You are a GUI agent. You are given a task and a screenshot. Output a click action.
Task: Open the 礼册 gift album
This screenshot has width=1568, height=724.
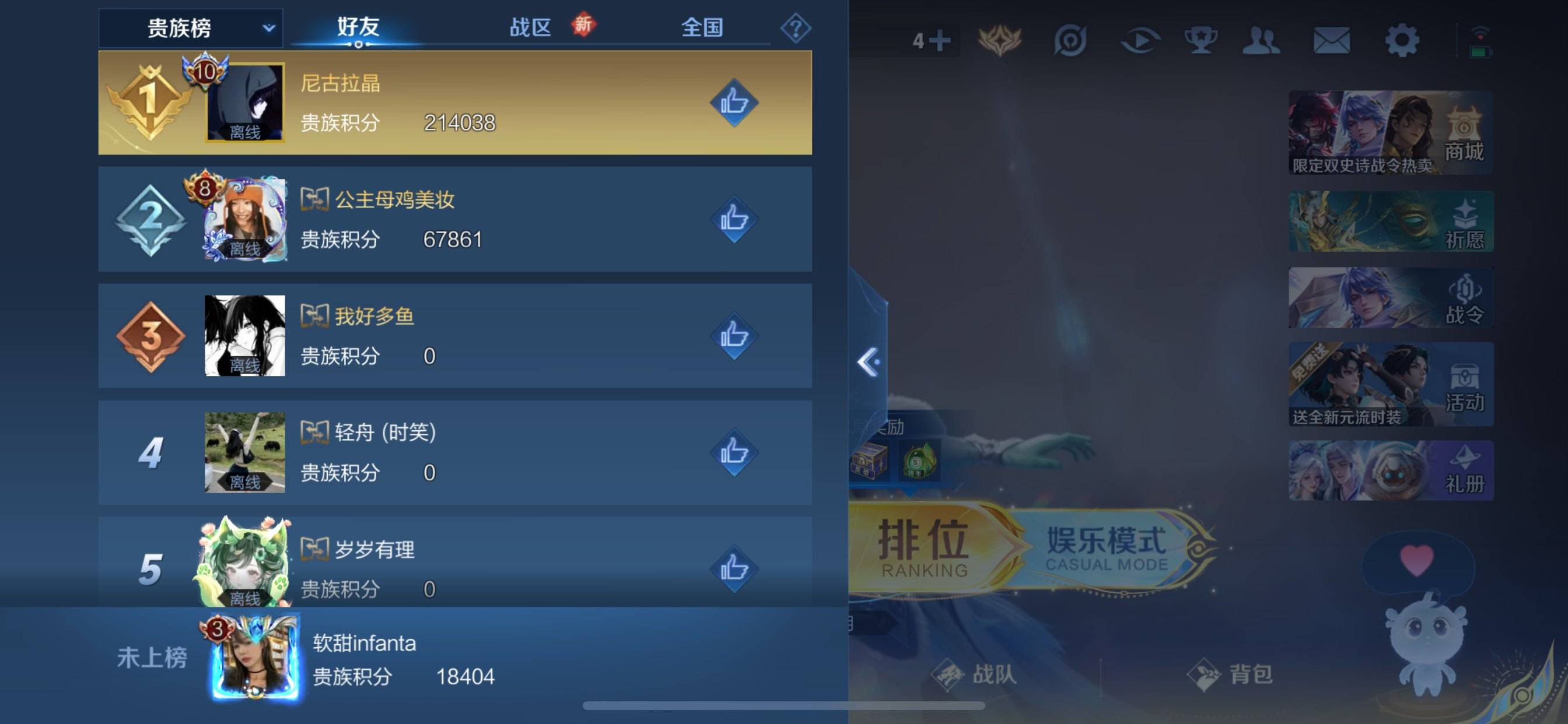click(x=1389, y=472)
